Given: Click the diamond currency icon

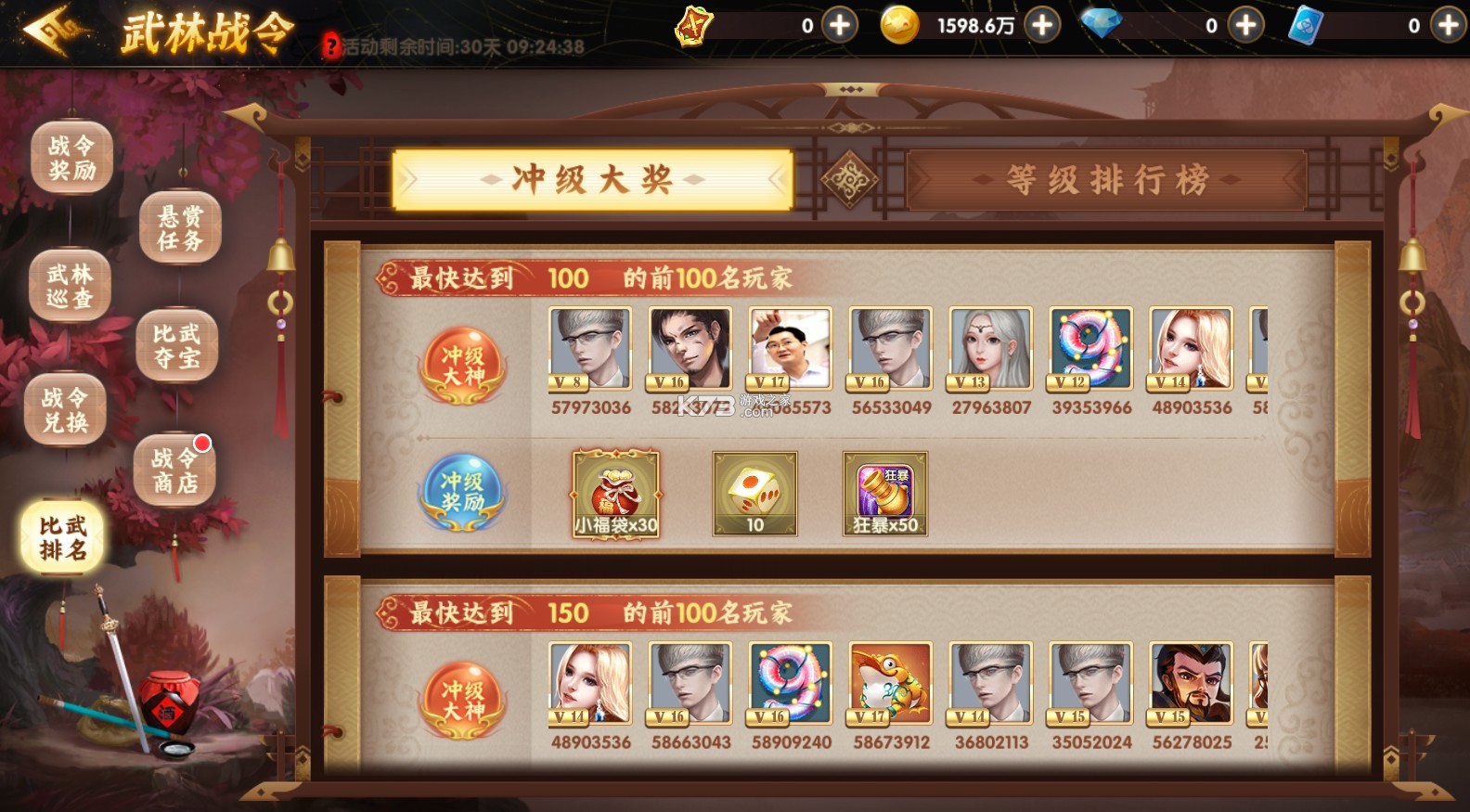Looking at the screenshot, I should click(1103, 25).
